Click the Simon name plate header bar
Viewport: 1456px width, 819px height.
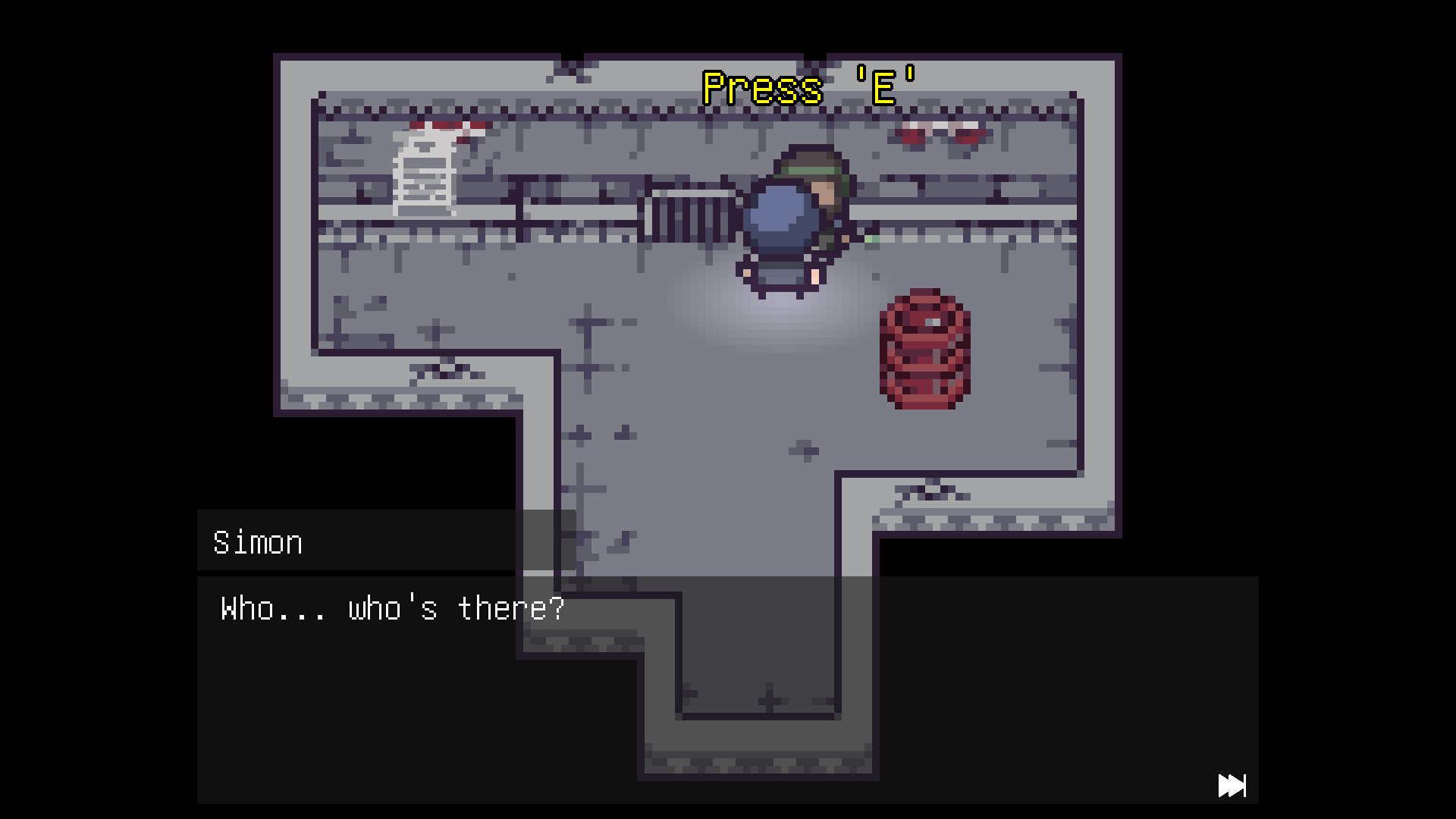pyautogui.click(x=356, y=541)
